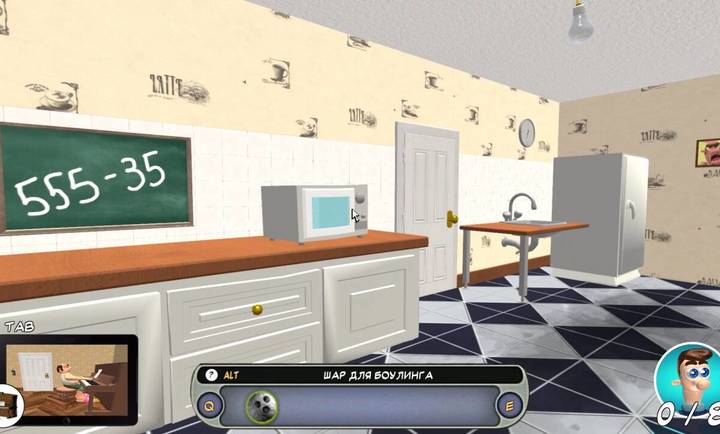Open the neighbor camera thumbnail view
Screen dimensions: 720x434
click(x=70, y=378)
